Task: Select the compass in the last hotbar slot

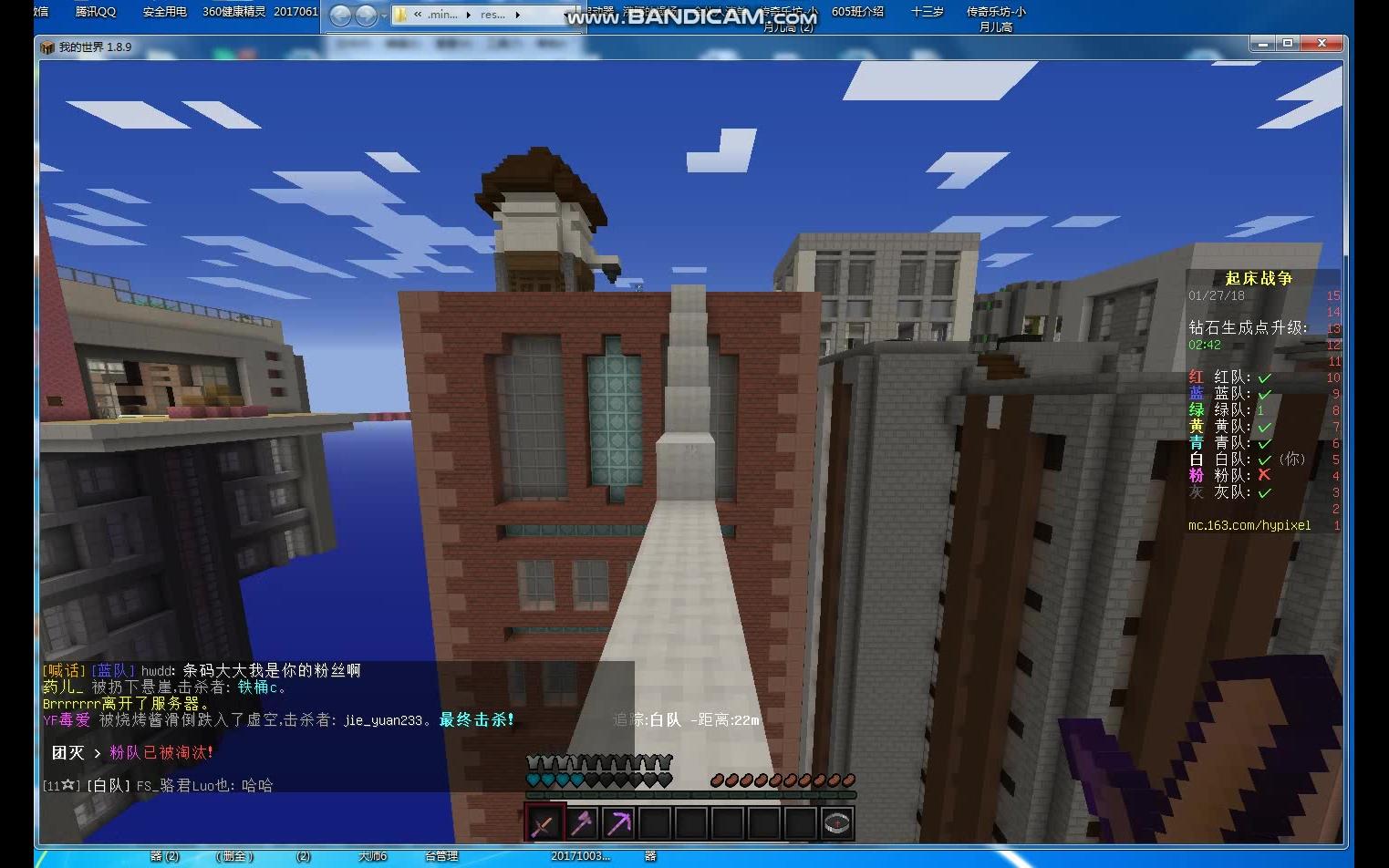Action: pos(836,823)
